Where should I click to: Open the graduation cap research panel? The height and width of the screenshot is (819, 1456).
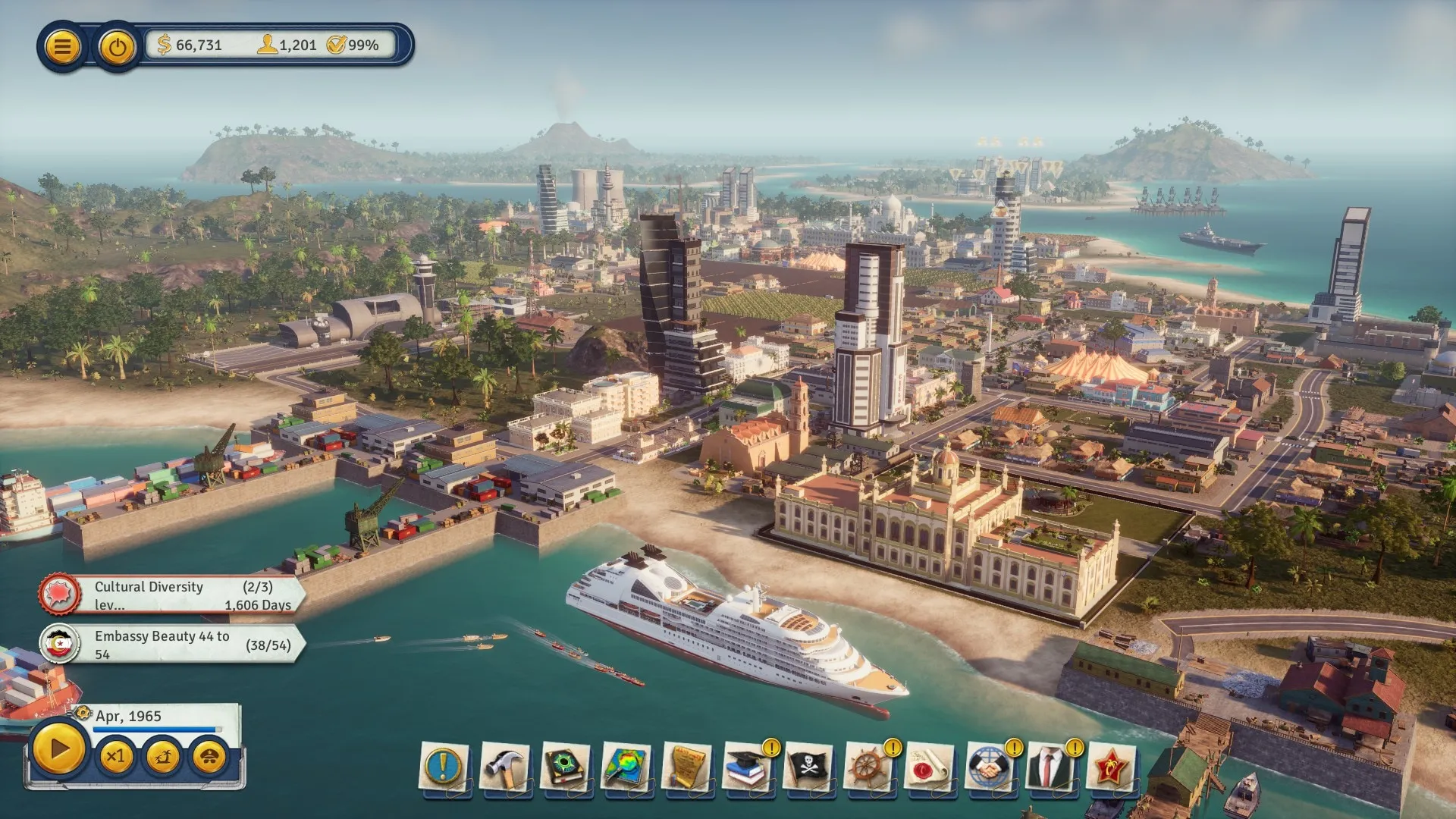point(748,767)
